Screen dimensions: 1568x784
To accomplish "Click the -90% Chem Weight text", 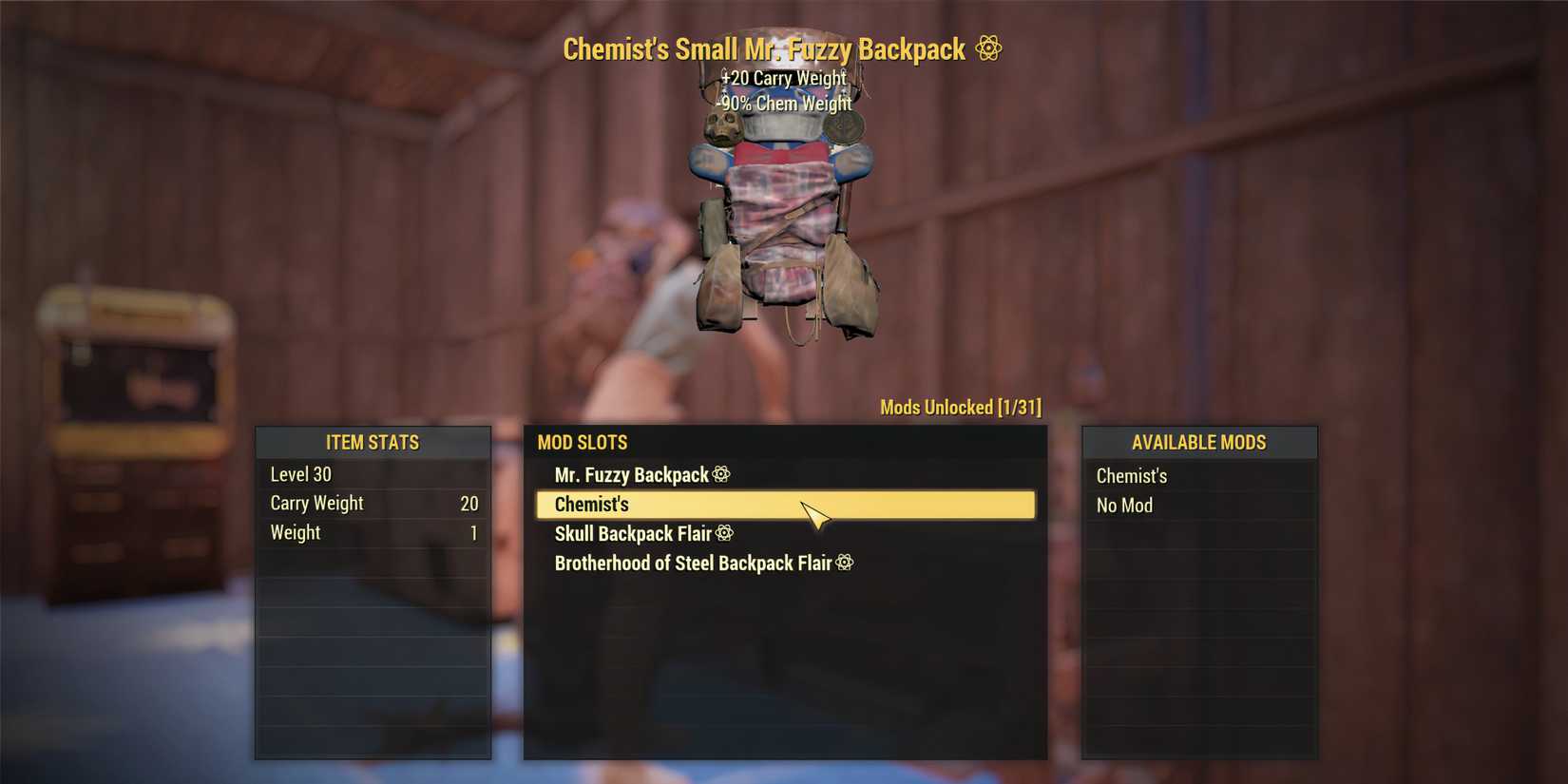I will pyautogui.click(x=783, y=103).
